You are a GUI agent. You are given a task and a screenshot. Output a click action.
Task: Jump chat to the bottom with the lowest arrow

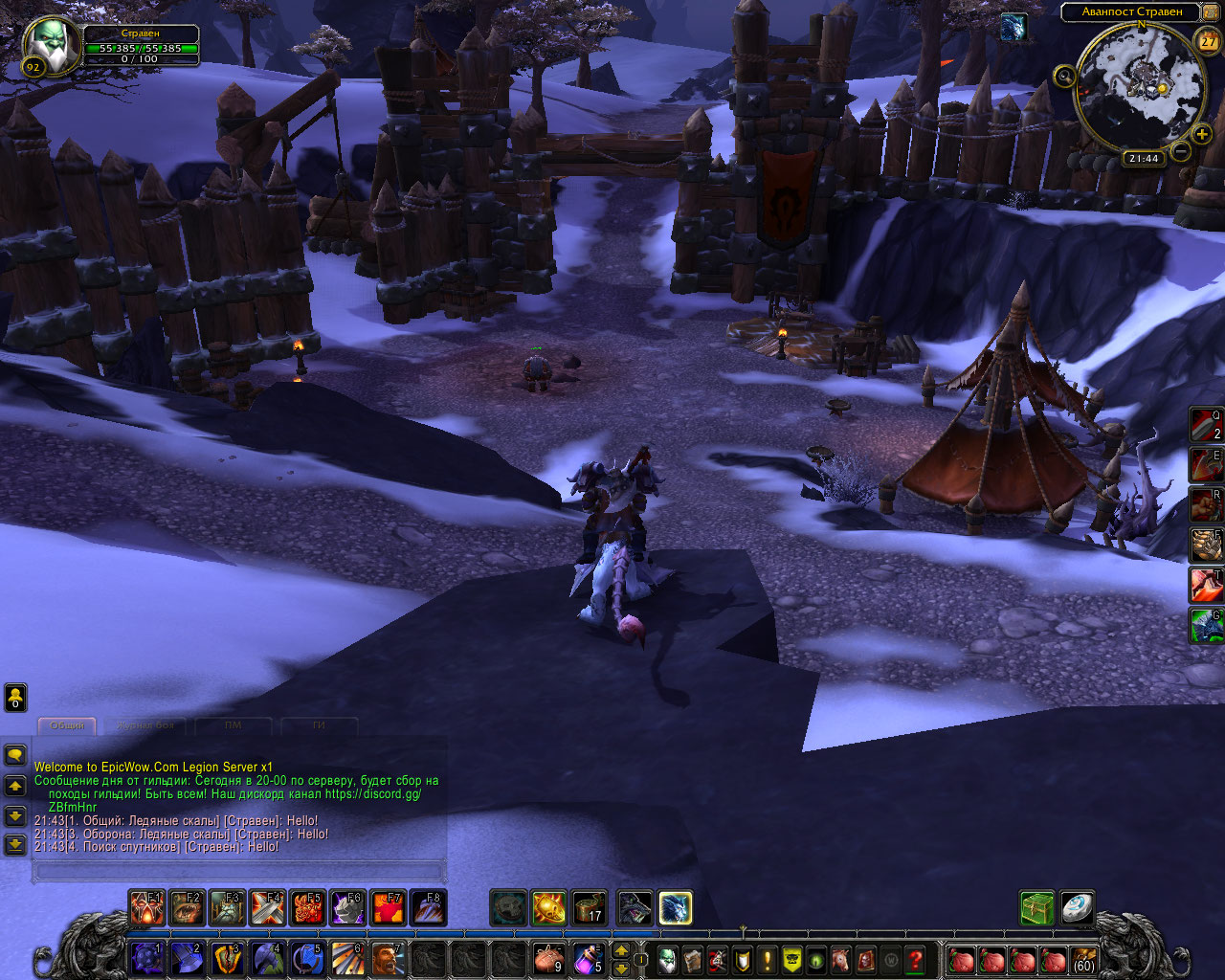[x=15, y=844]
